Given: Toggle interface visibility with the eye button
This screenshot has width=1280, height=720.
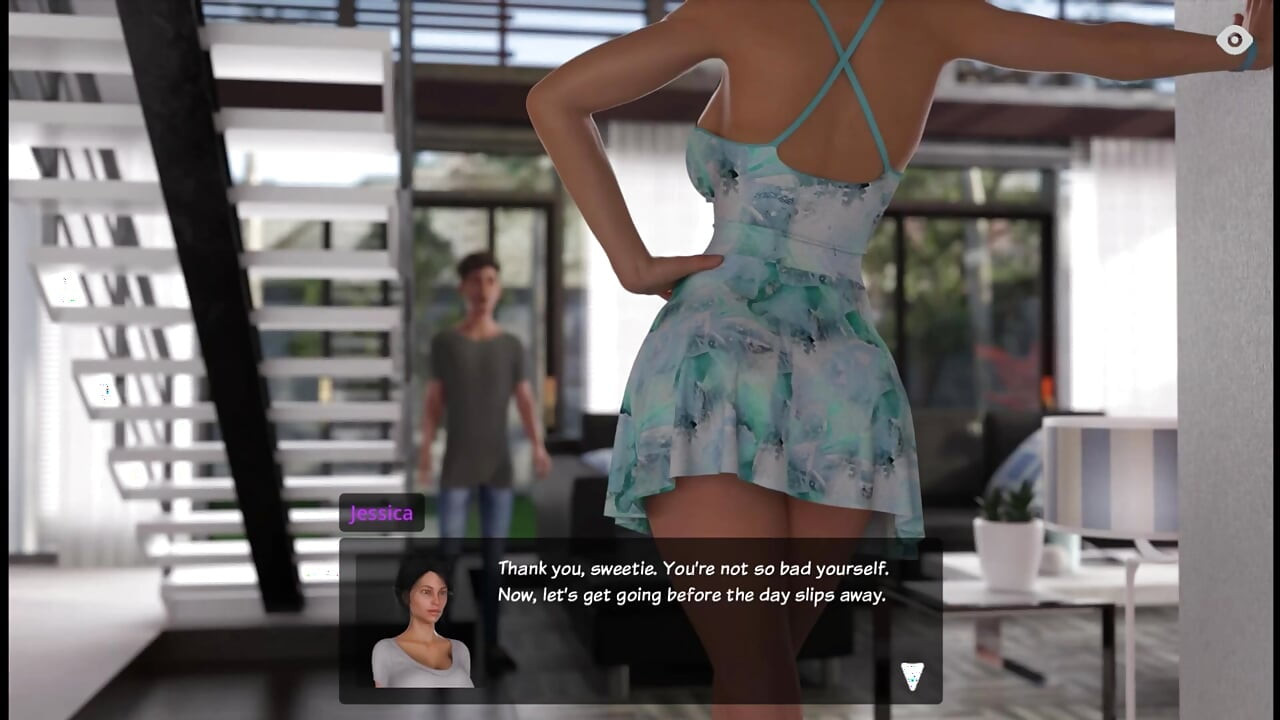Looking at the screenshot, I should [1232, 40].
